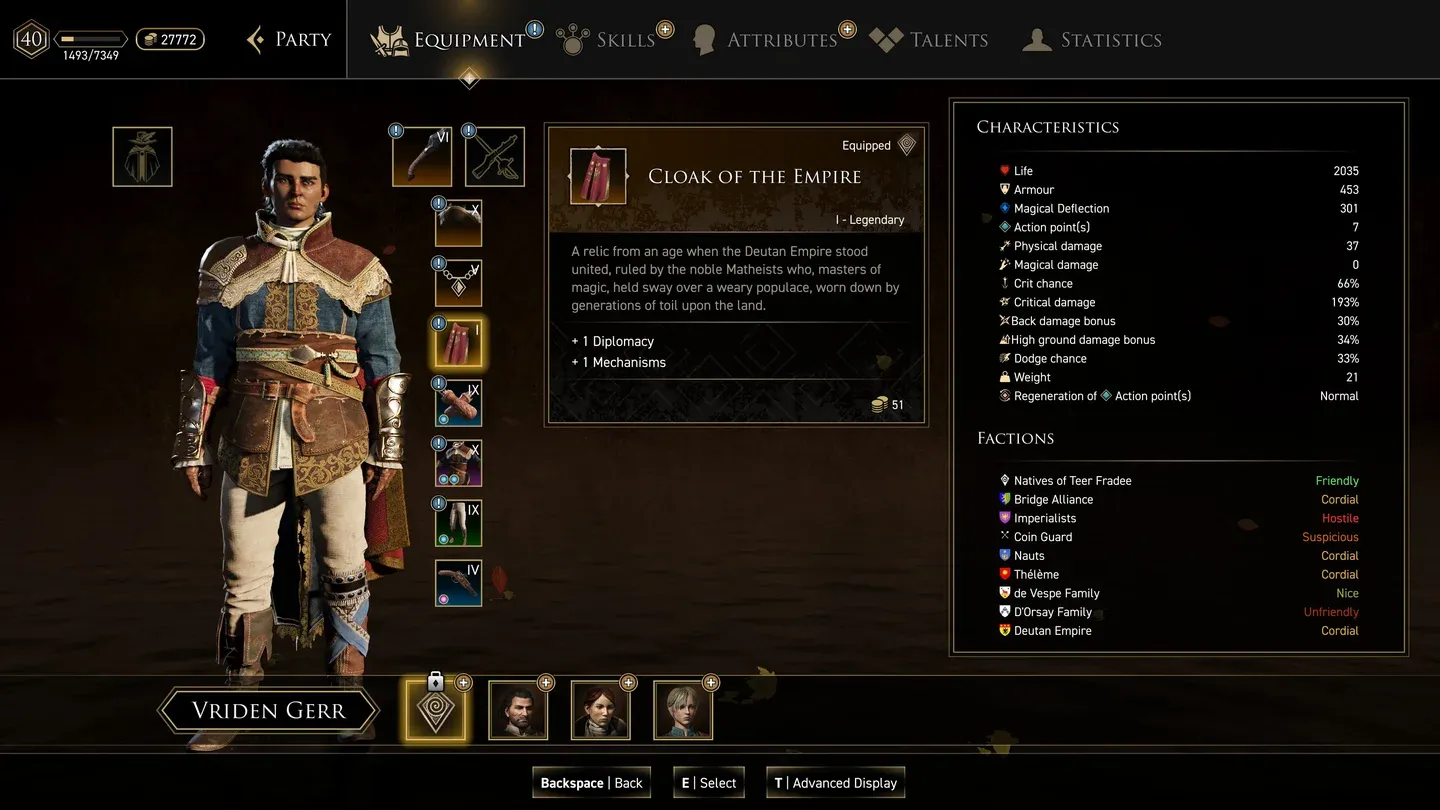Viewport: 1440px width, 810px height.
Task: Show the Statistics tab
Action: [1093, 40]
